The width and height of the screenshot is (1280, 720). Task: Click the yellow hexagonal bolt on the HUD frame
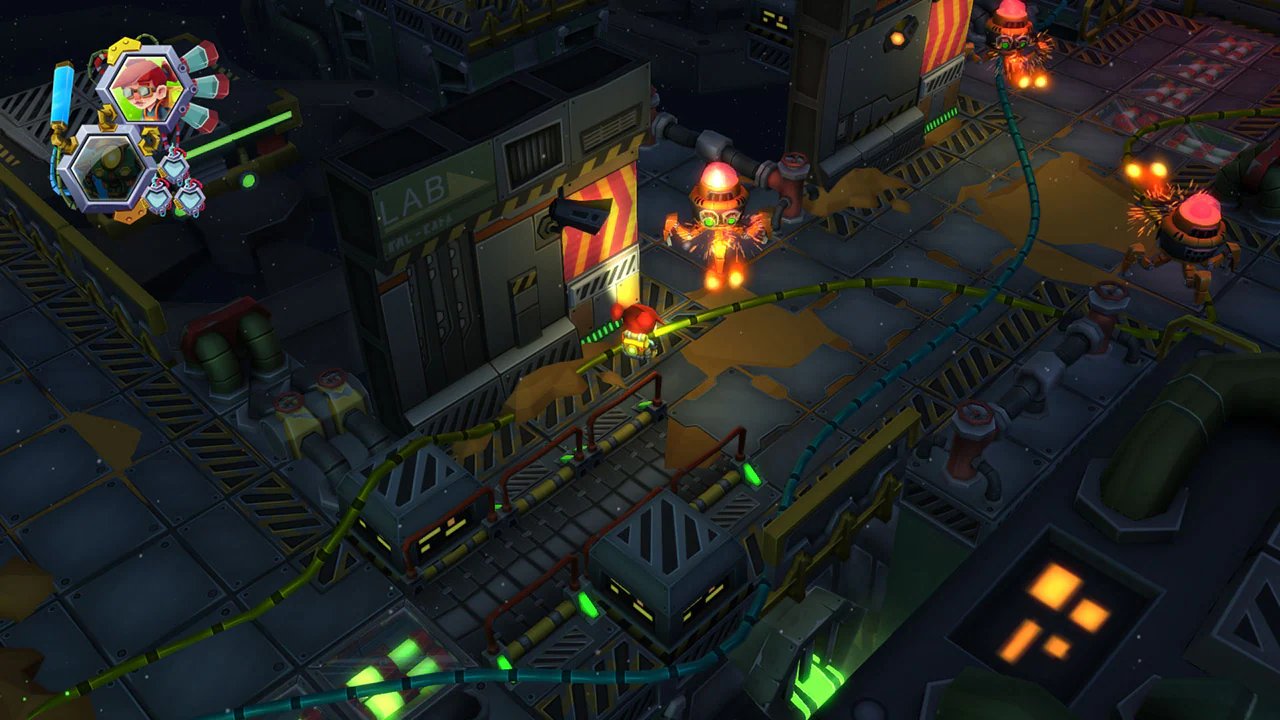click(x=124, y=48)
